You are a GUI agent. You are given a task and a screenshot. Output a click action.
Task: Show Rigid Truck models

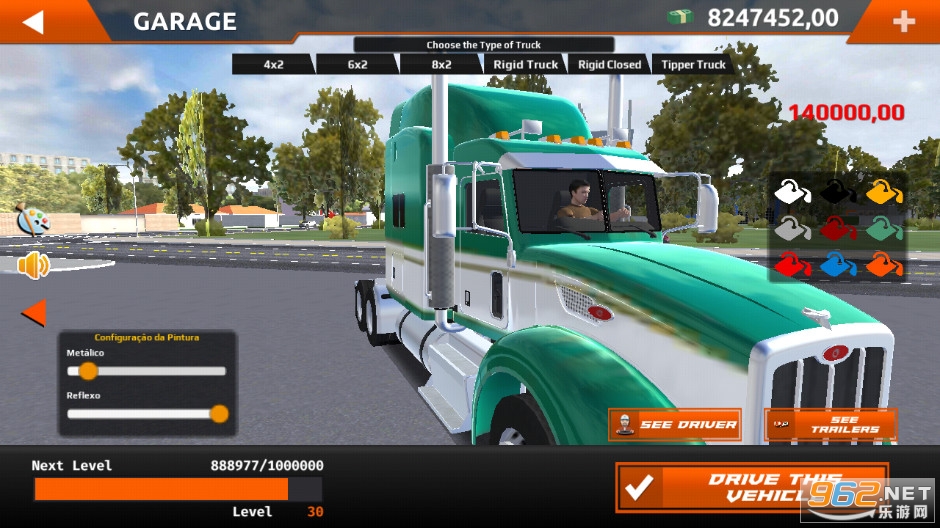coord(525,64)
